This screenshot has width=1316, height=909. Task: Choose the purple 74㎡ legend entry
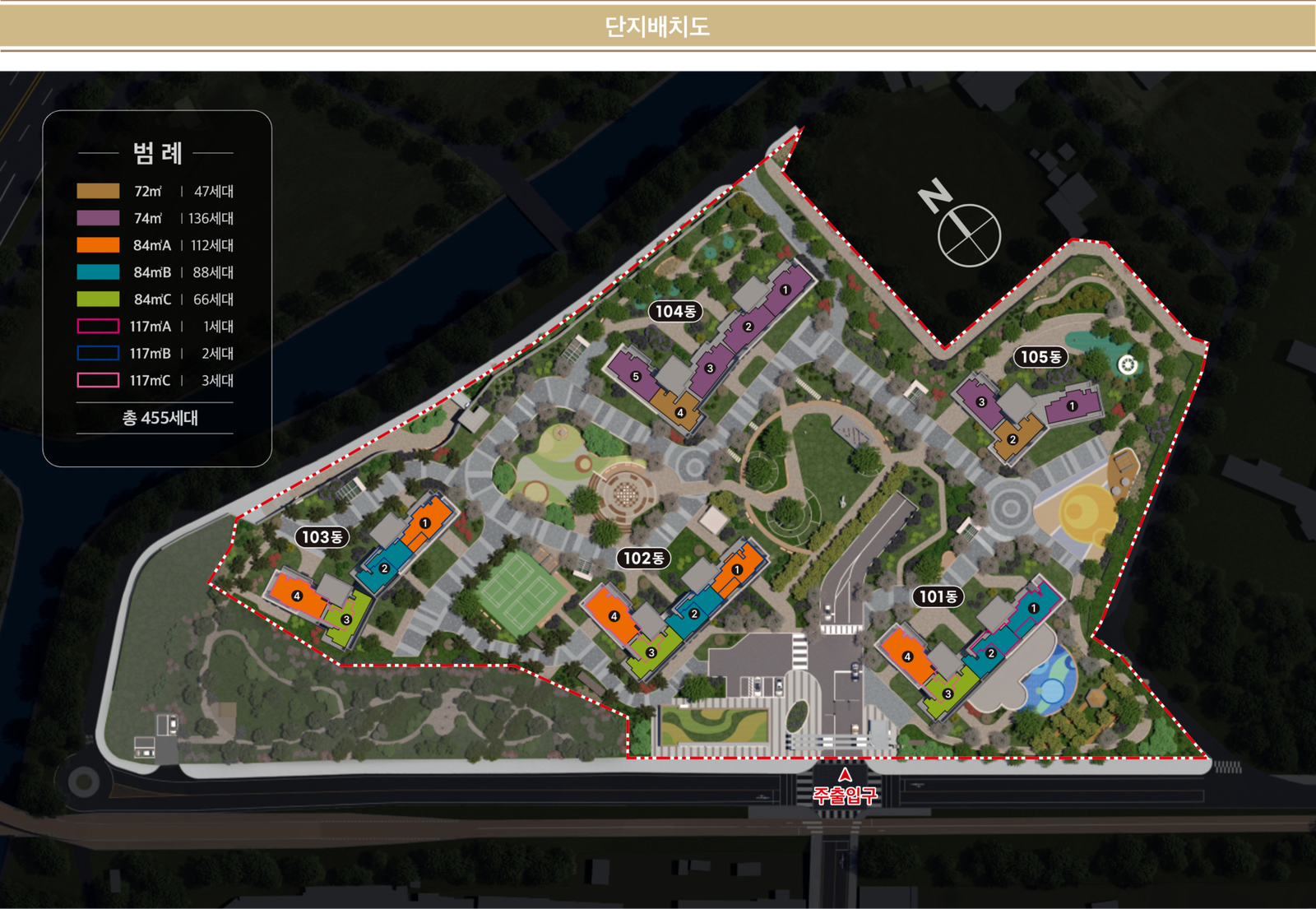click(x=155, y=218)
